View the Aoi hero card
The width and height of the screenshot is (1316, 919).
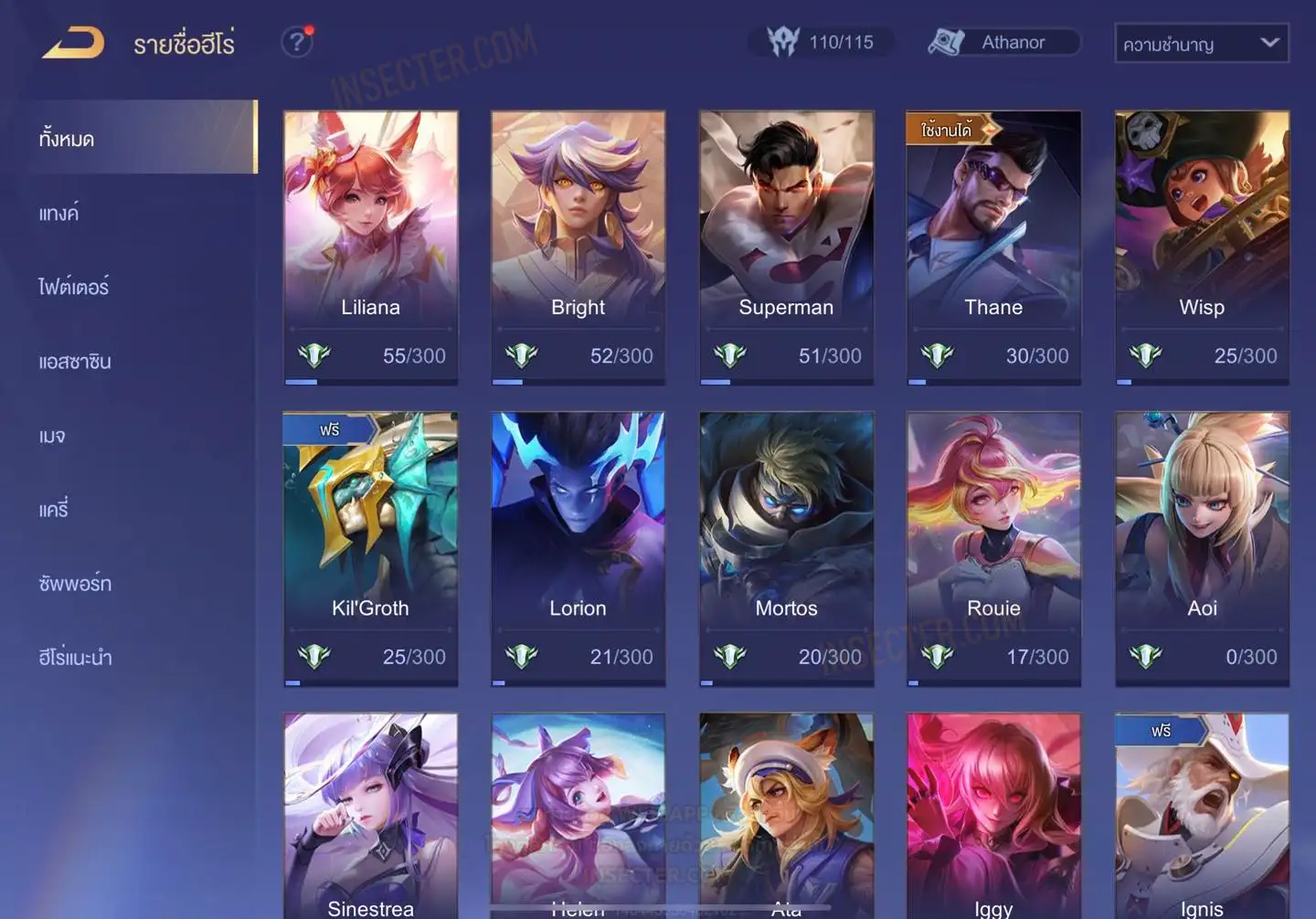pyautogui.click(x=1202, y=548)
